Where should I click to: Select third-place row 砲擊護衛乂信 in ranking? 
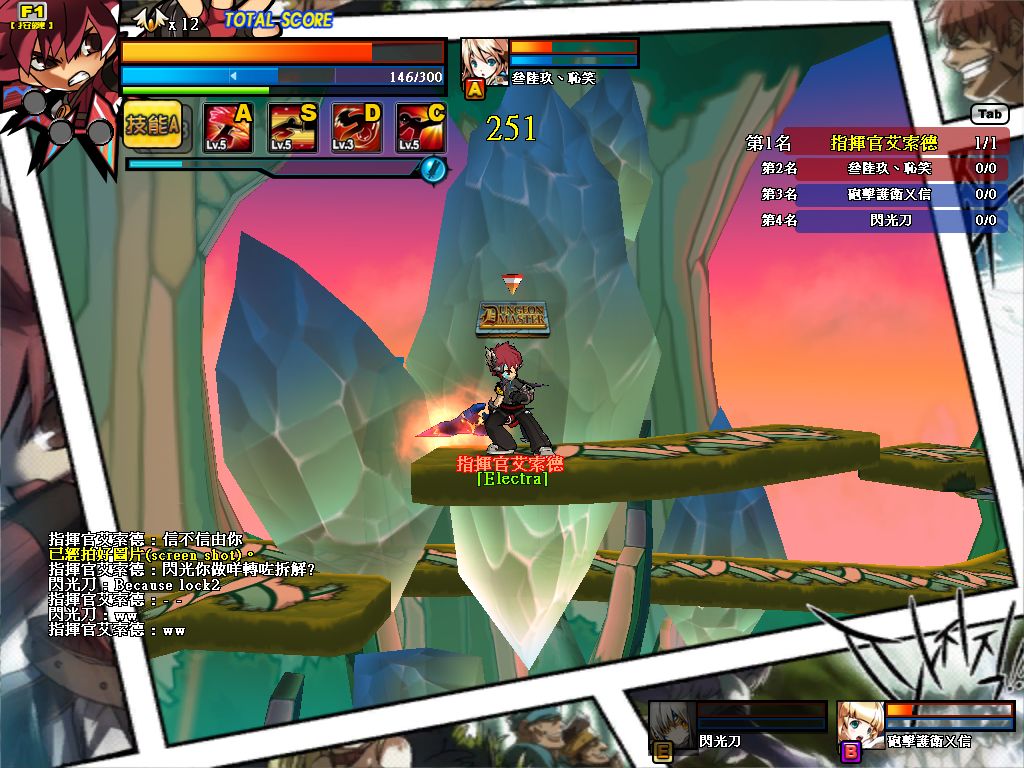(877, 194)
